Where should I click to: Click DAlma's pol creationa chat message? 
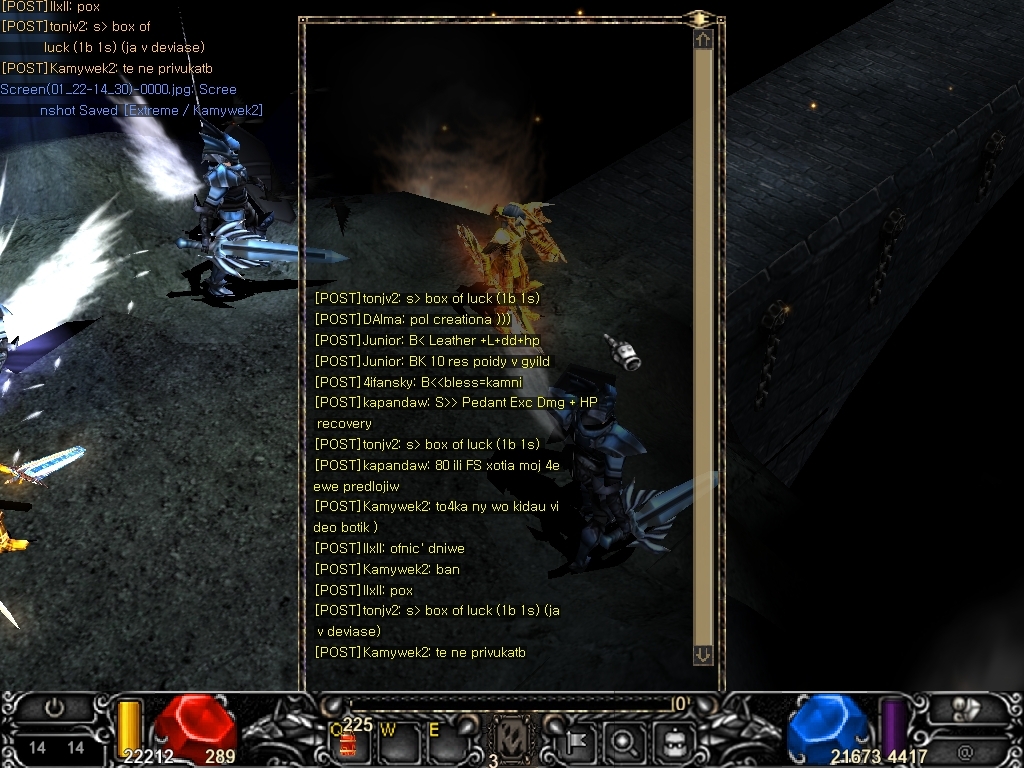point(412,319)
